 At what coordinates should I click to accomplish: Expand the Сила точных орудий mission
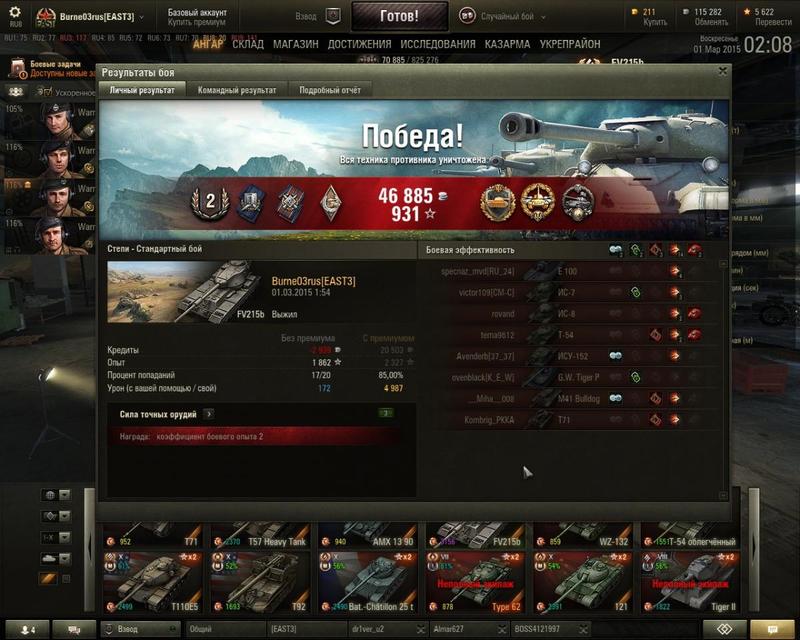point(208,413)
